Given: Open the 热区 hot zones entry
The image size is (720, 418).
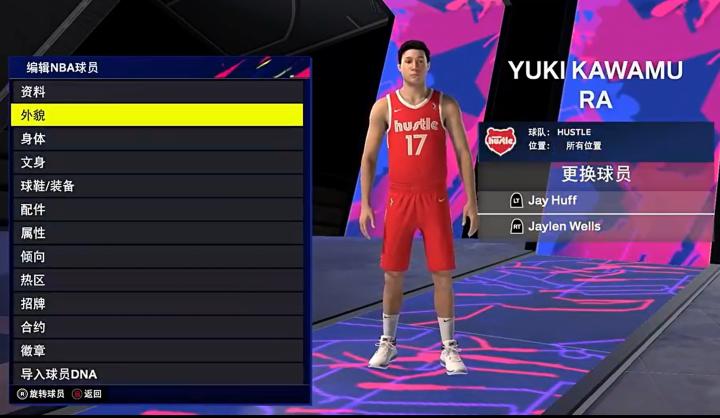Looking at the screenshot, I should (x=157, y=280).
